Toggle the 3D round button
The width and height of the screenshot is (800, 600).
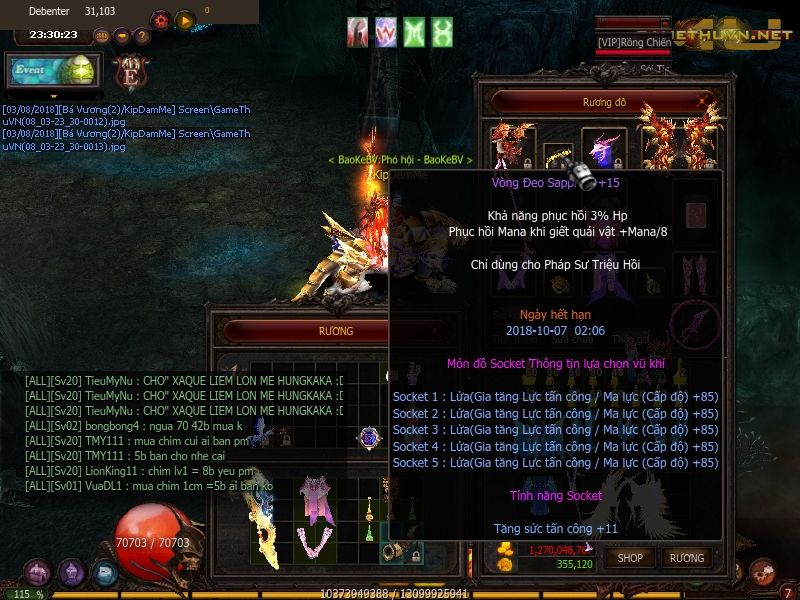click(101, 36)
